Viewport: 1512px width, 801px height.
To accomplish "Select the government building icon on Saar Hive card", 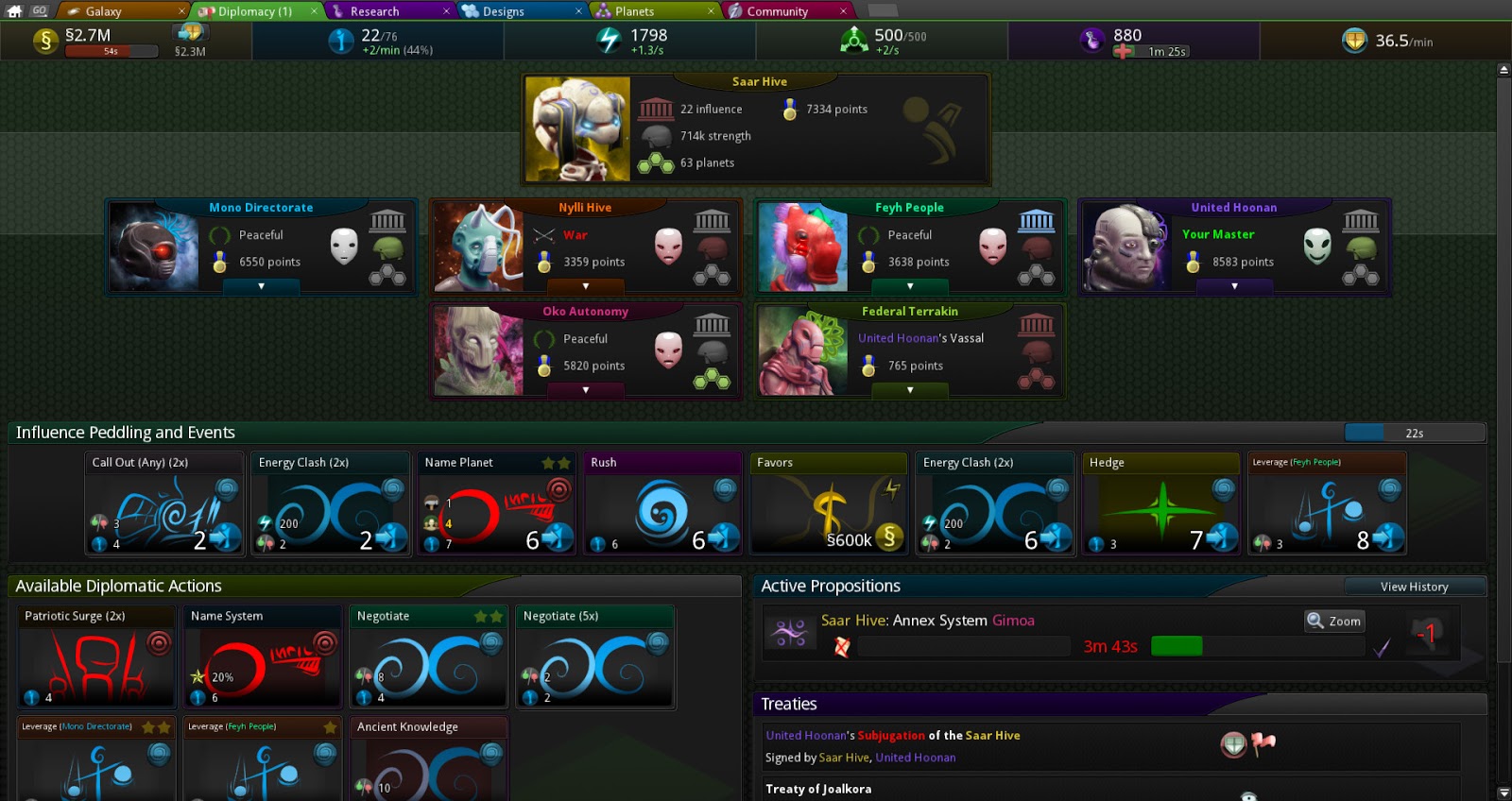I will [656, 108].
